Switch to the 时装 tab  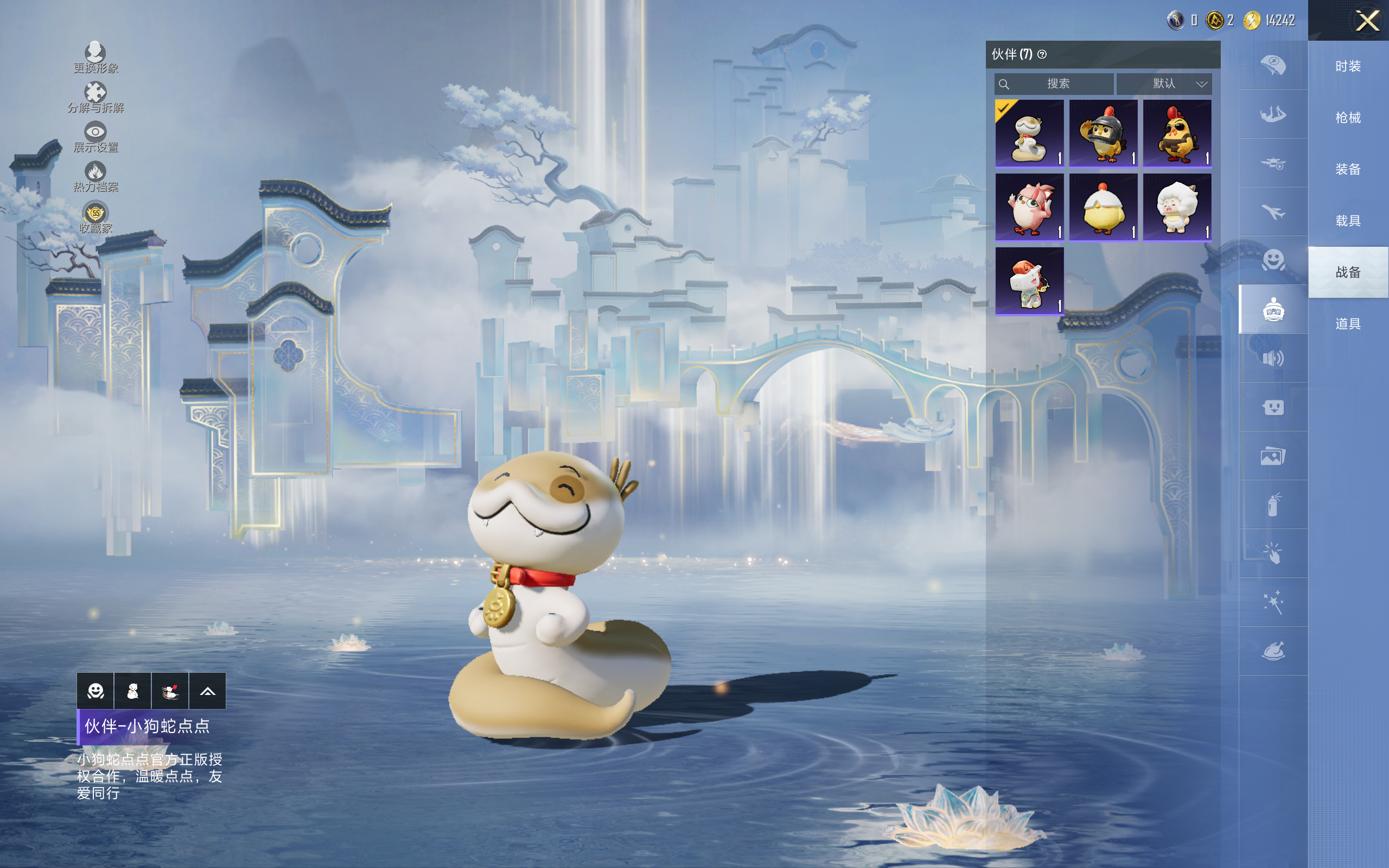[x=1348, y=67]
